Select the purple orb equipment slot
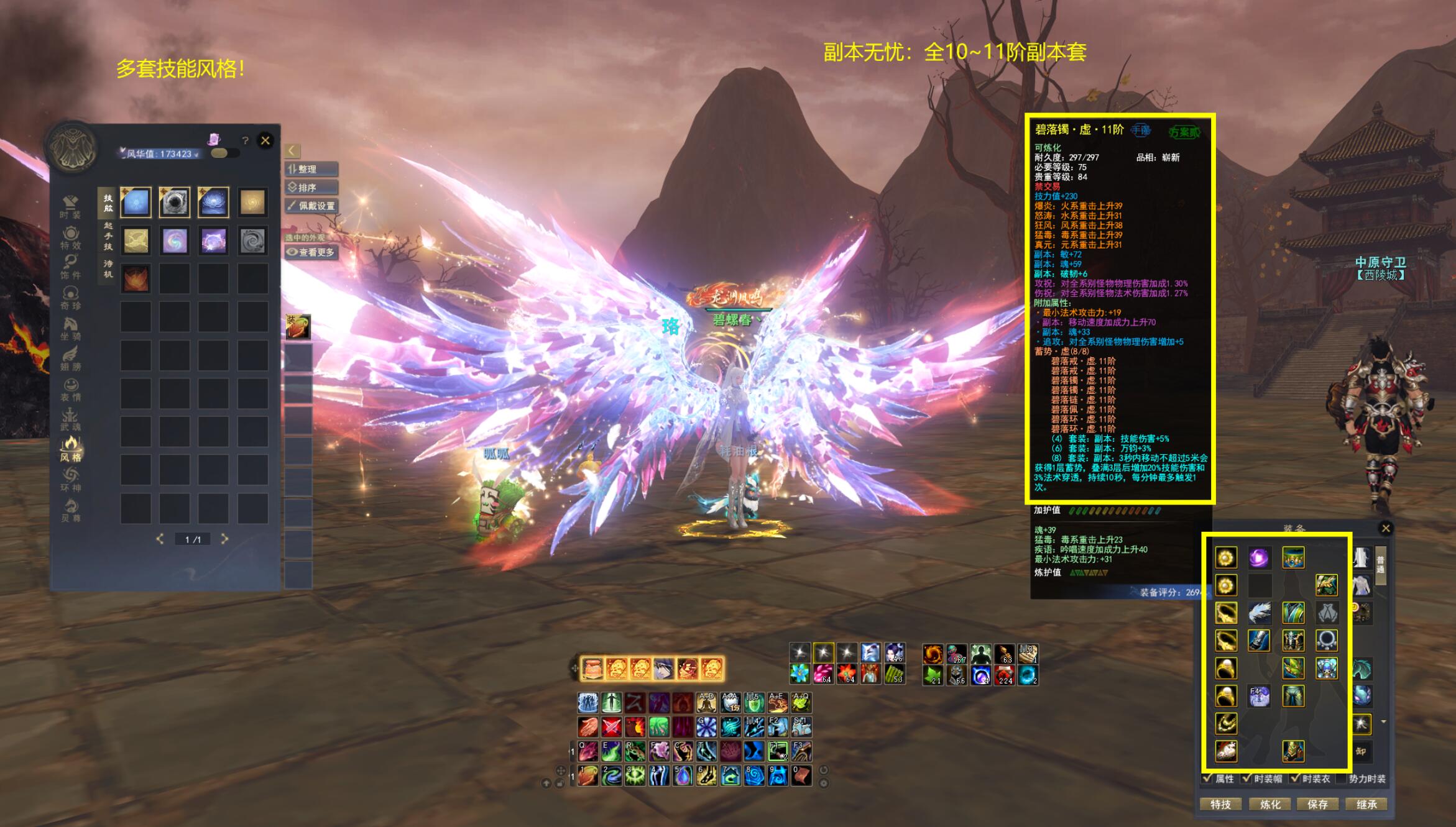 tap(1260, 557)
